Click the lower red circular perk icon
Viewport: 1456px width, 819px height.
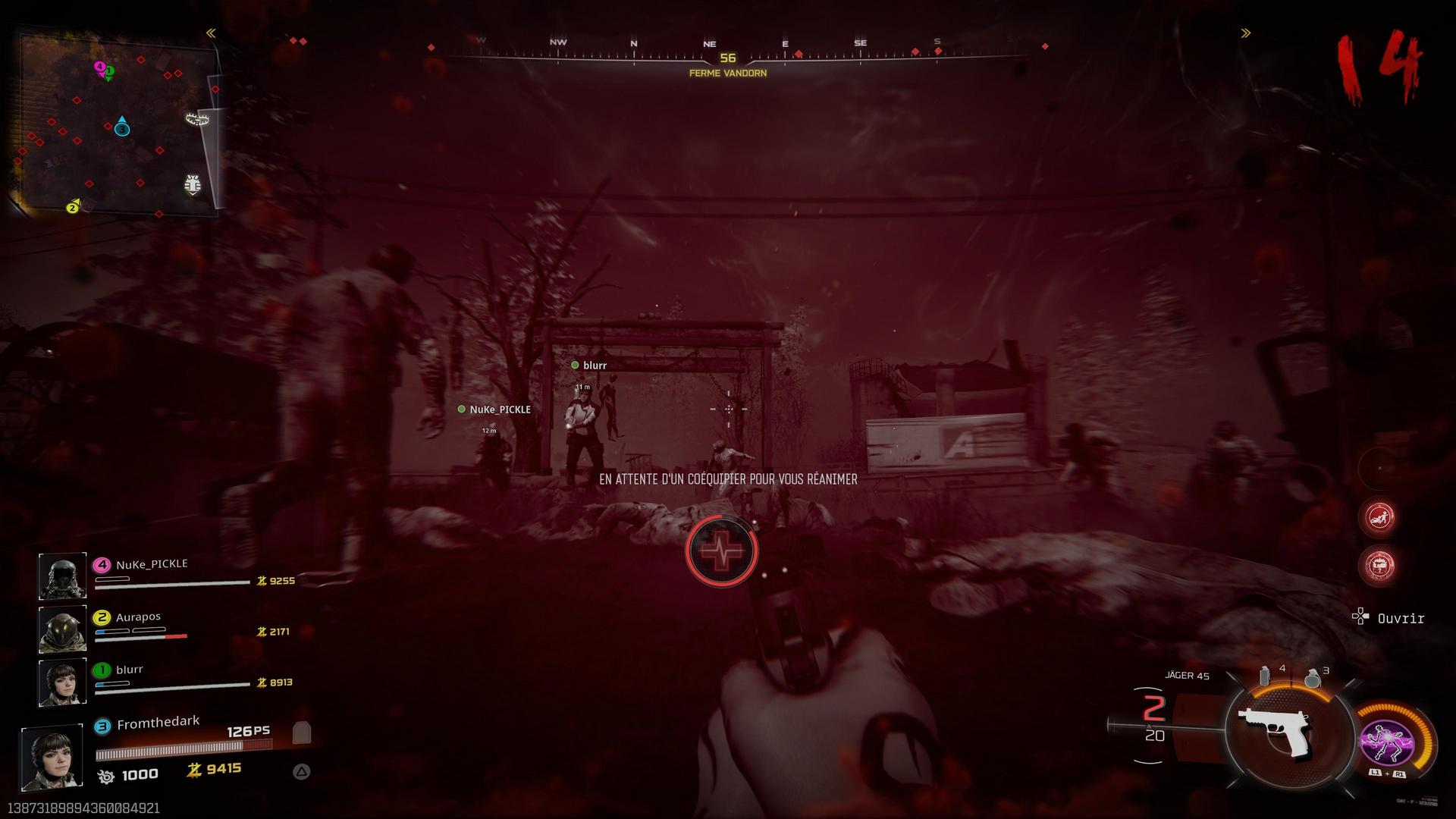pyautogui.click(x=1379, y=565)
